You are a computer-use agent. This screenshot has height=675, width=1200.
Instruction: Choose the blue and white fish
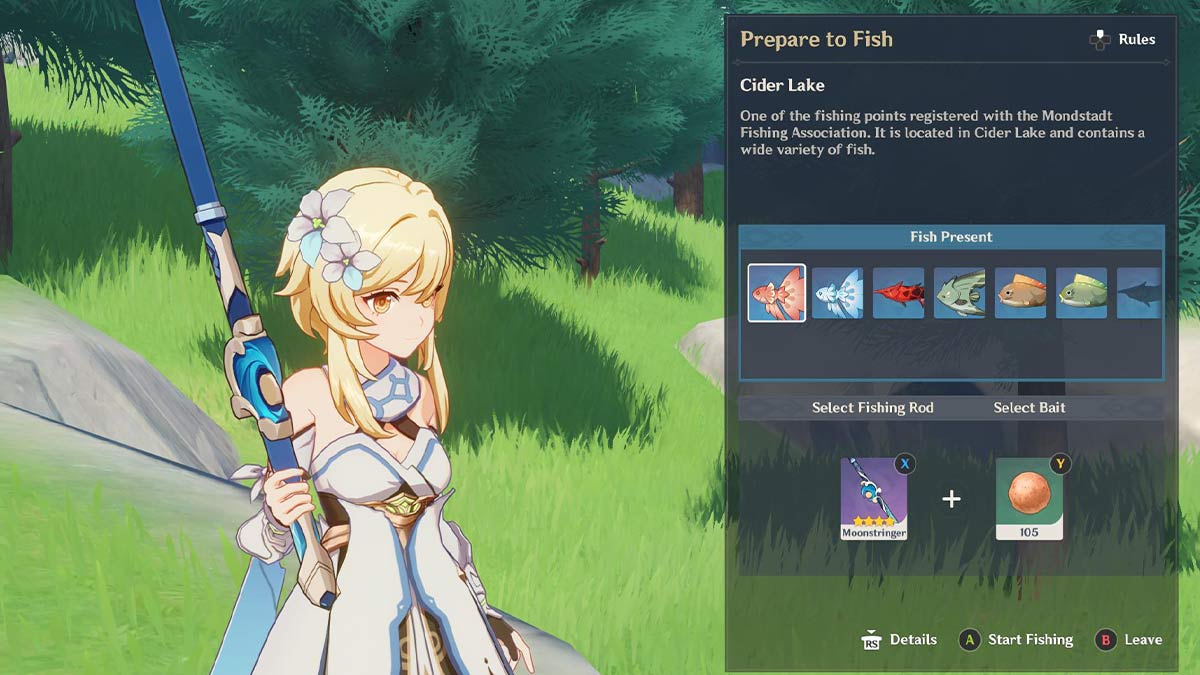[x=837, y=293]
